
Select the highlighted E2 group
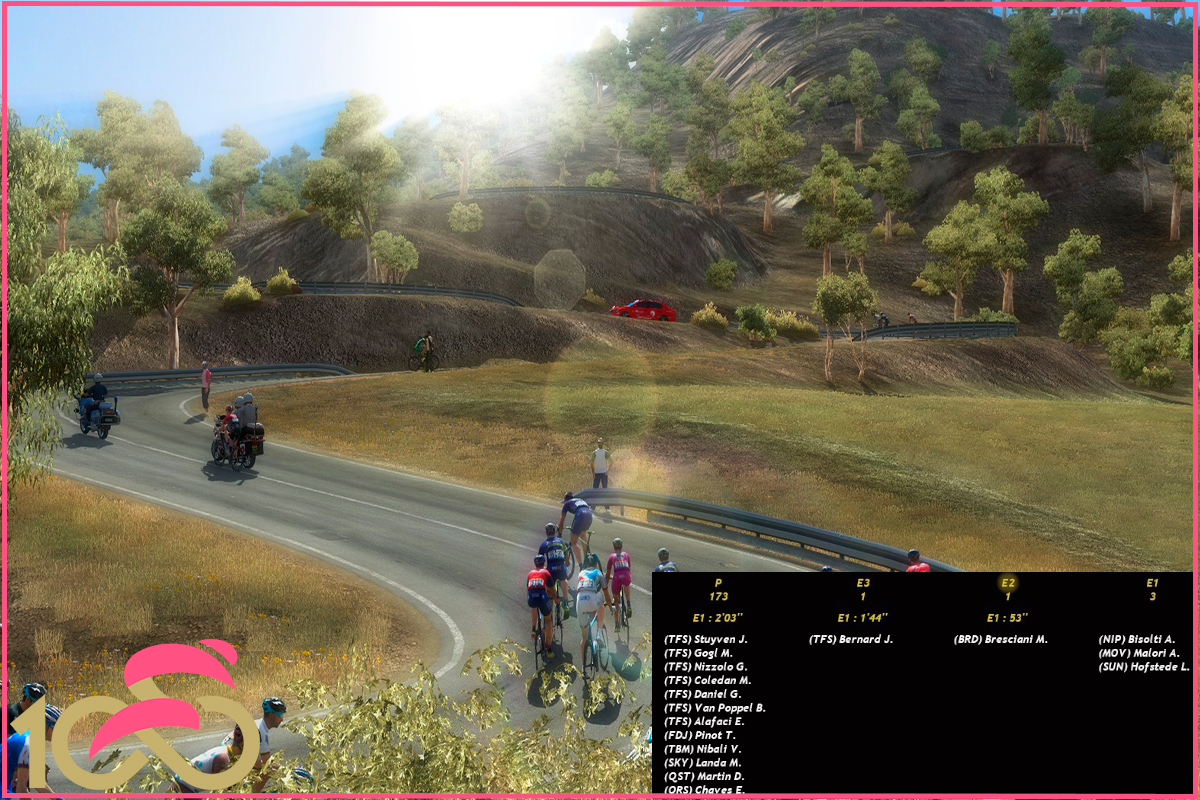tap(1008, 582)
